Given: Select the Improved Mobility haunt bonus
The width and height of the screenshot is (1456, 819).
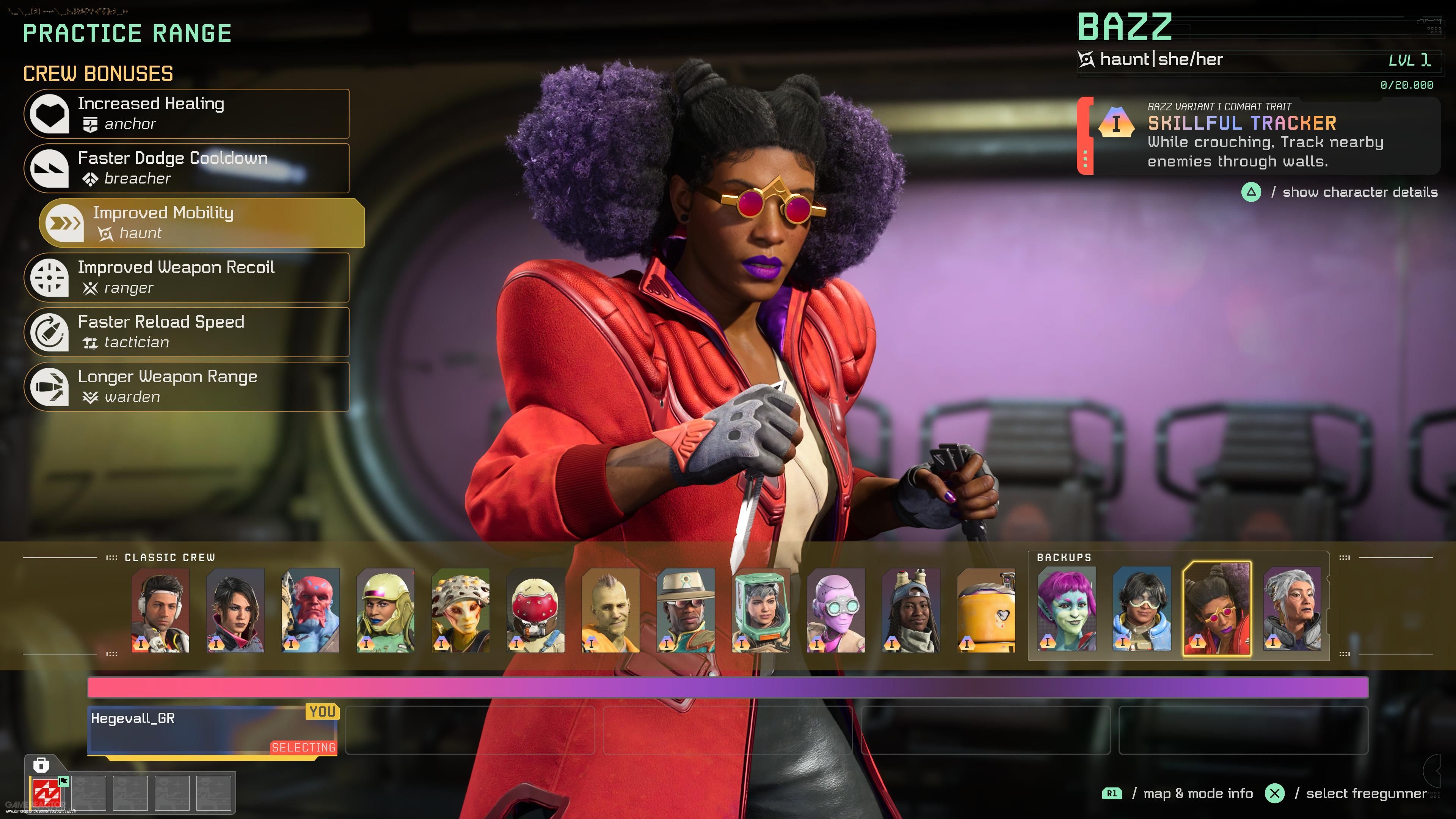Looking at the screenshot, I should (202, 223).
